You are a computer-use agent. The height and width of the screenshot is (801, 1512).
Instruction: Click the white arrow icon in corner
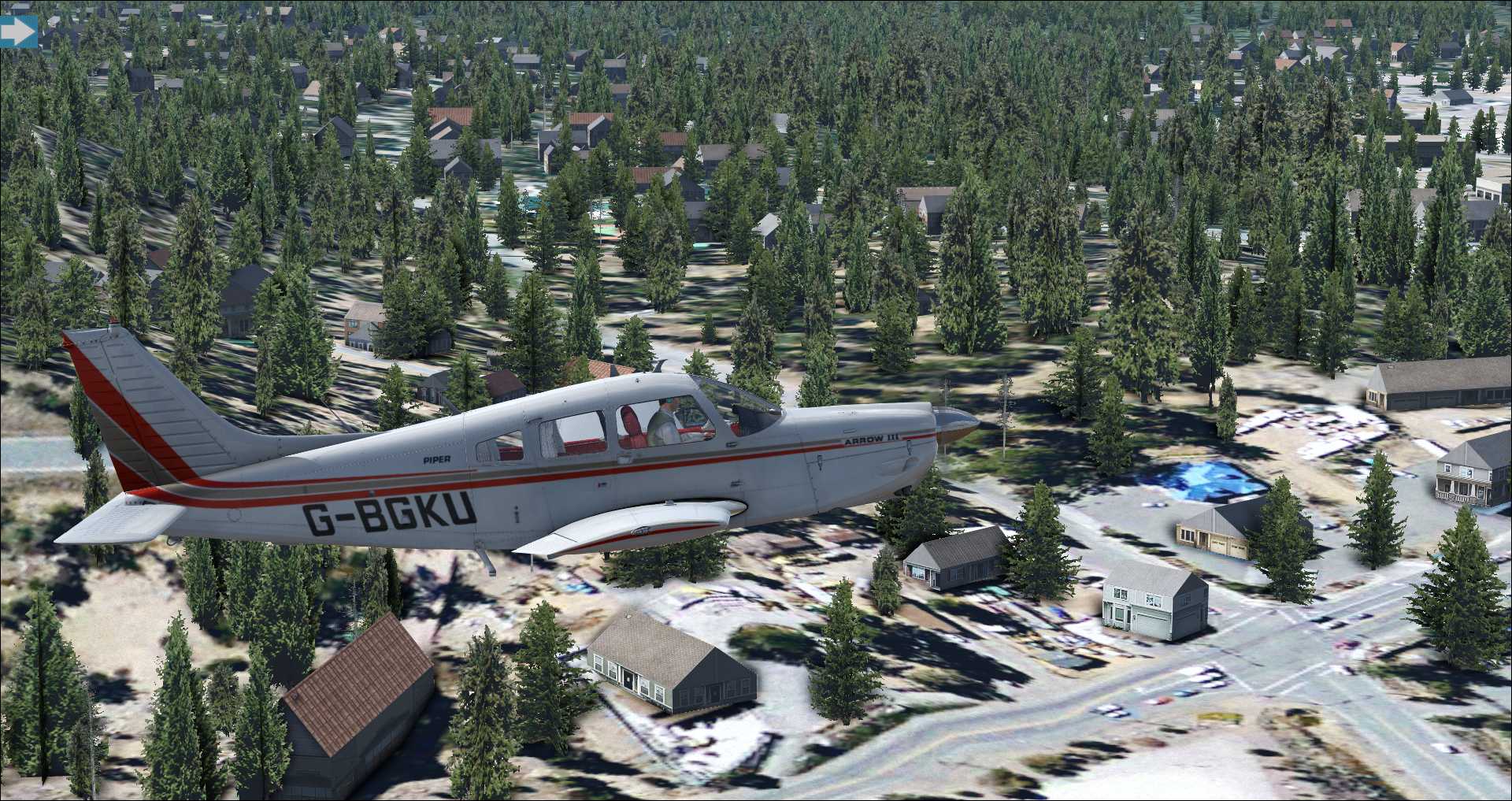pyautogui.click(x=18, y=32)
